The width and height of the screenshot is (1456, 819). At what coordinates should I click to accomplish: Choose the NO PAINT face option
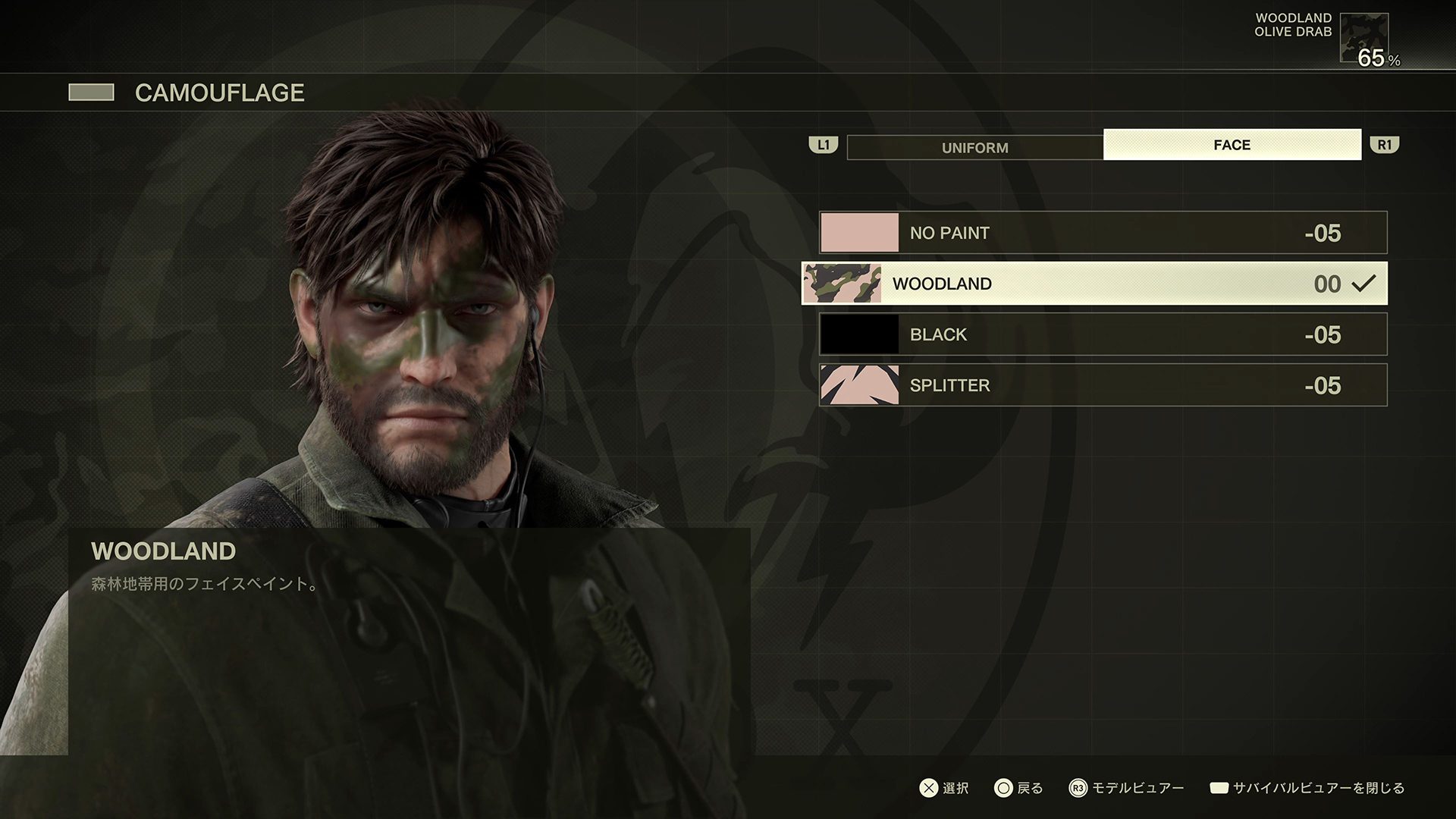[x=1103, y=233]
